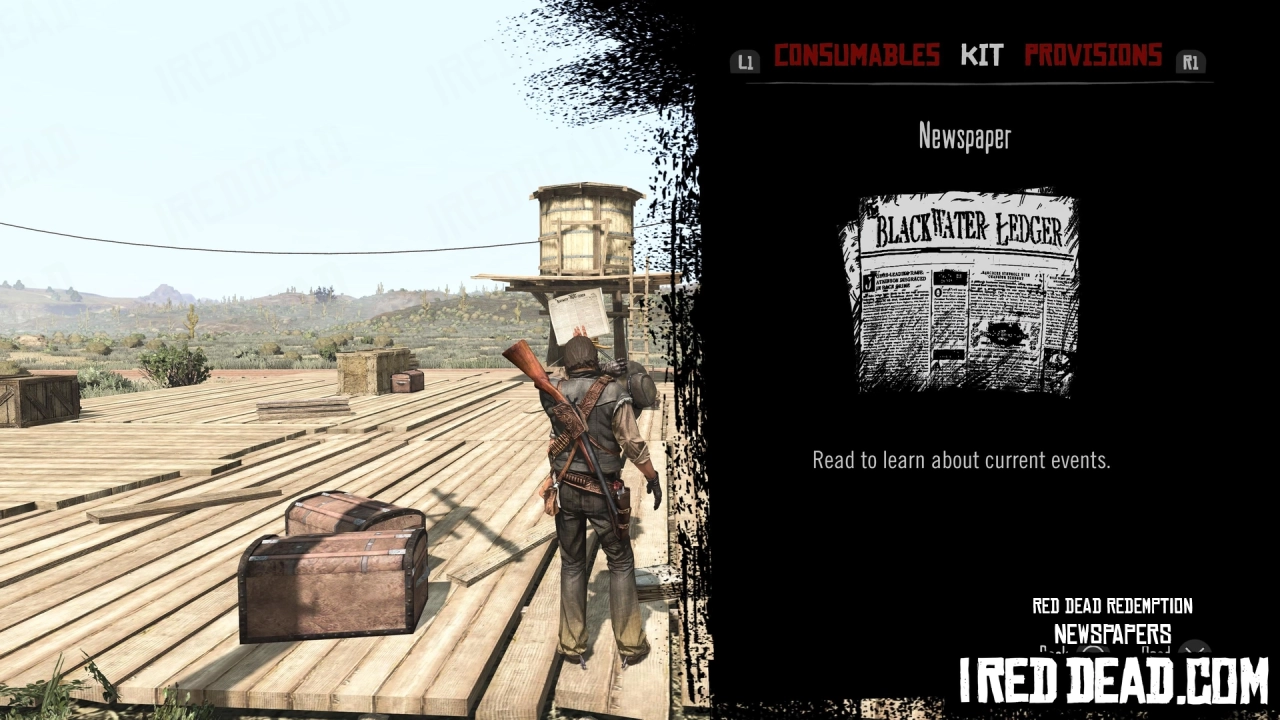Open the Provisions tab
Image resolution: width=1280 pixels, height=720 pixels.
(x=1093, y=56)
